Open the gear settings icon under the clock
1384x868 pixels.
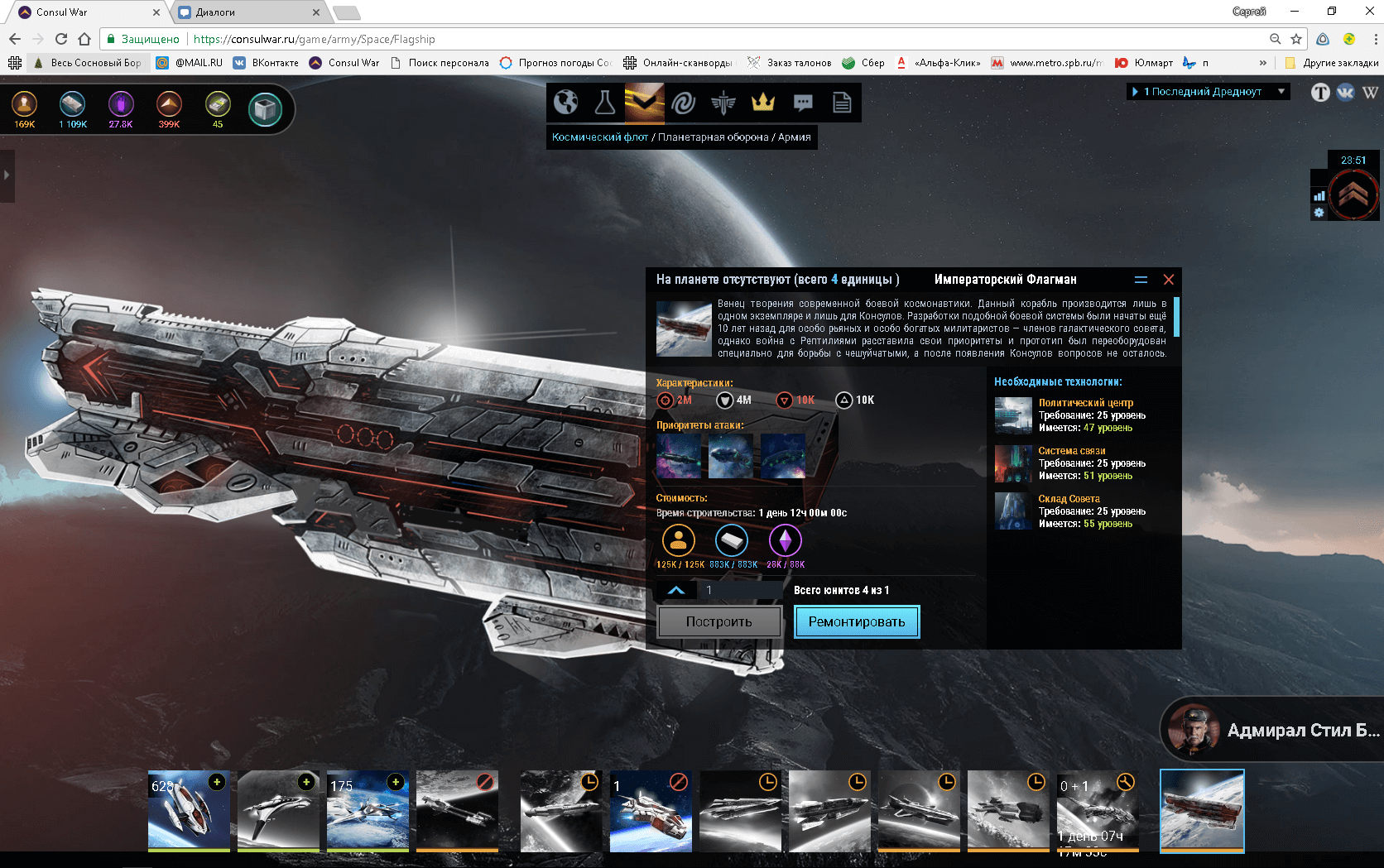[x=1319, y=213]
